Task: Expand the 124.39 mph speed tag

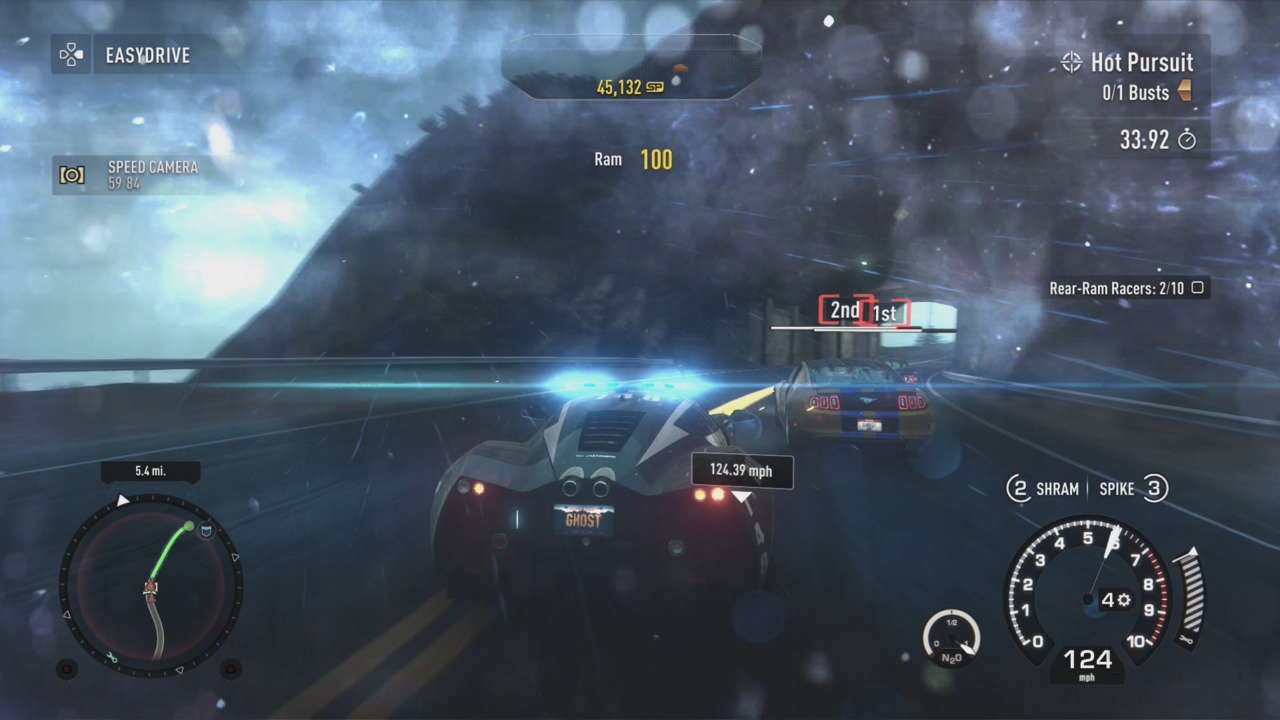Action: pyautogui.click(x=741, y=471)
